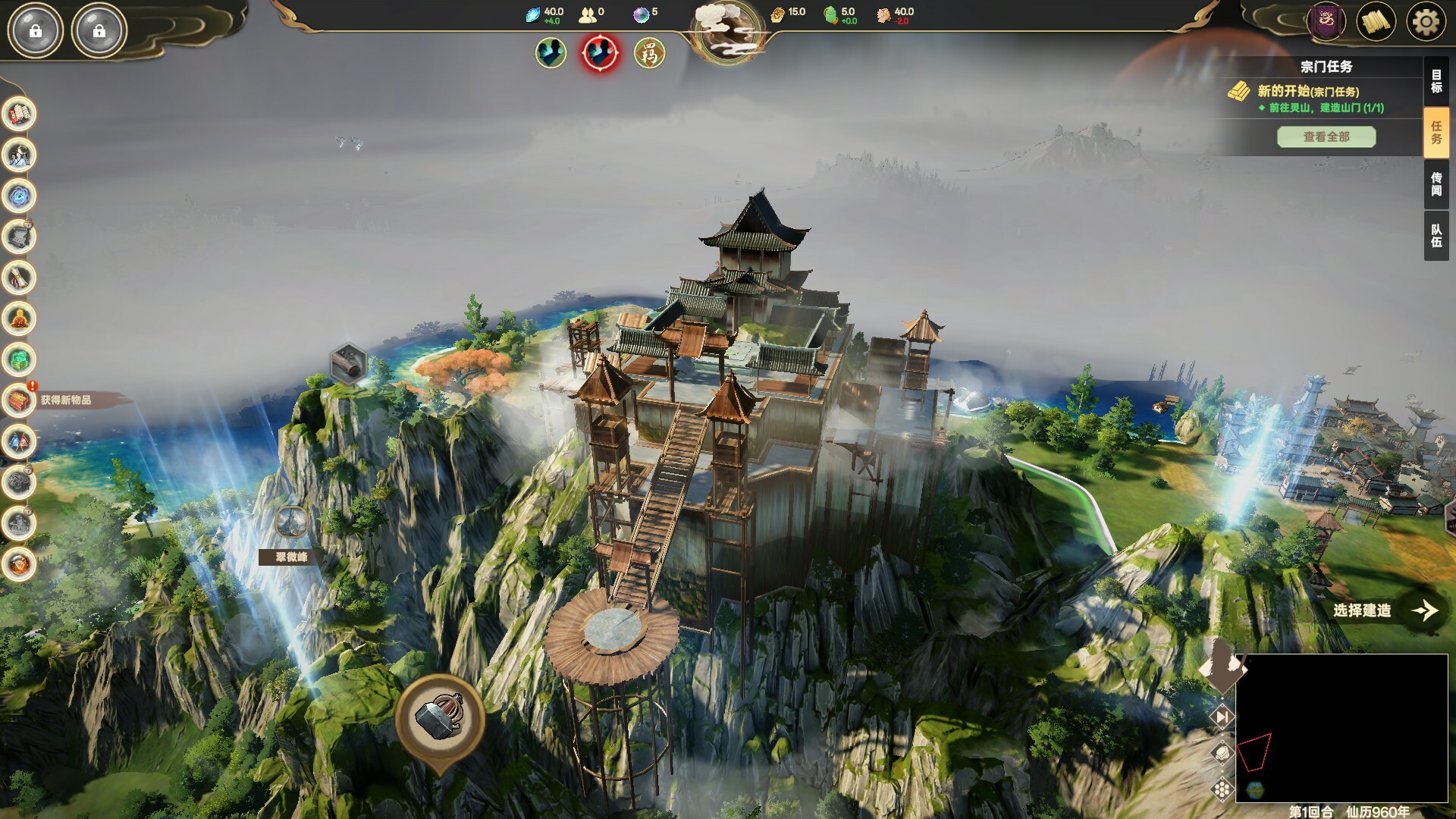Open the gear settings menu
This screenshot has height=819, width=1456.
coord(1425,22)
